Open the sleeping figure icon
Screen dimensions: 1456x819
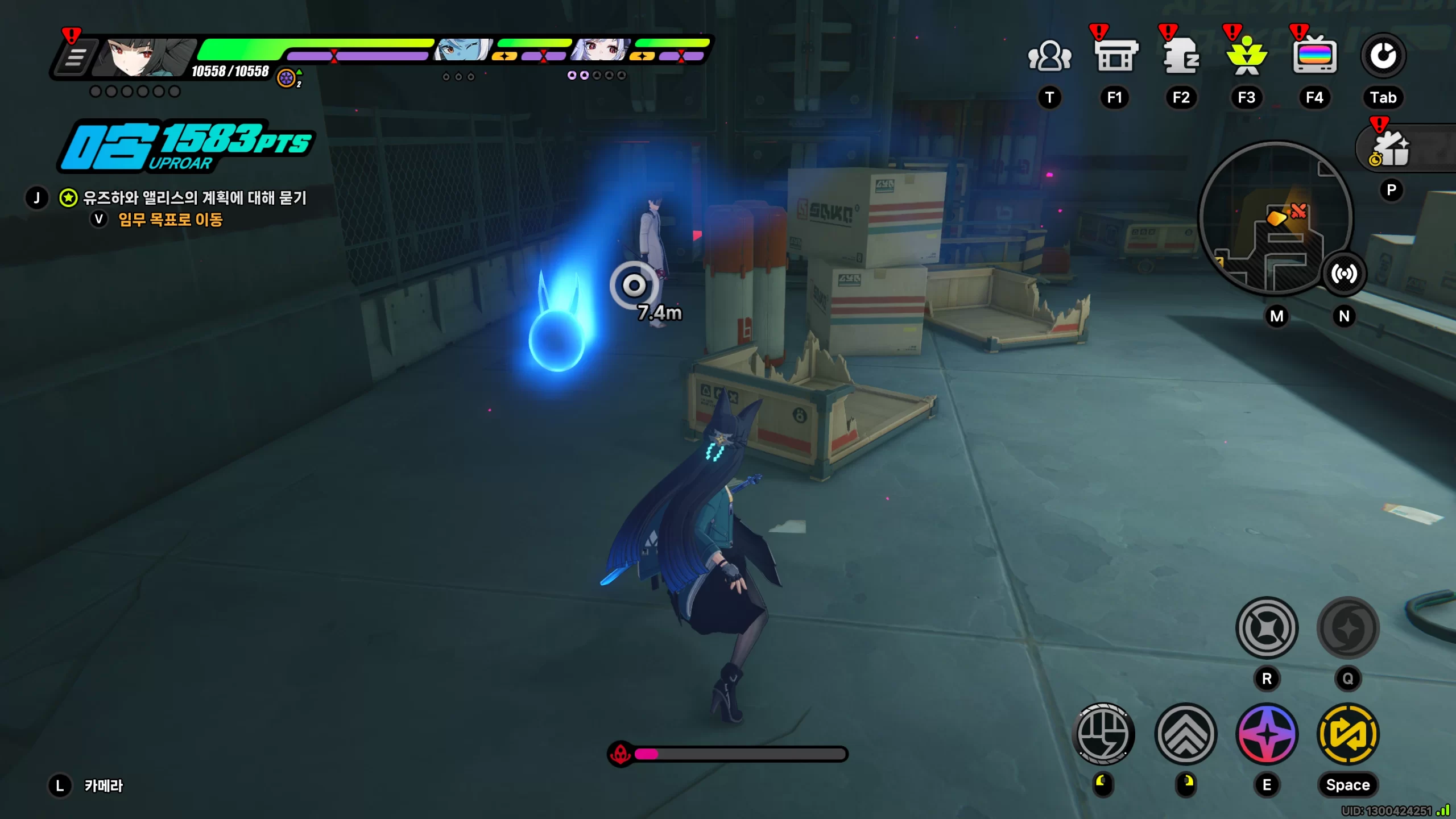click(x=1181, y=56)
